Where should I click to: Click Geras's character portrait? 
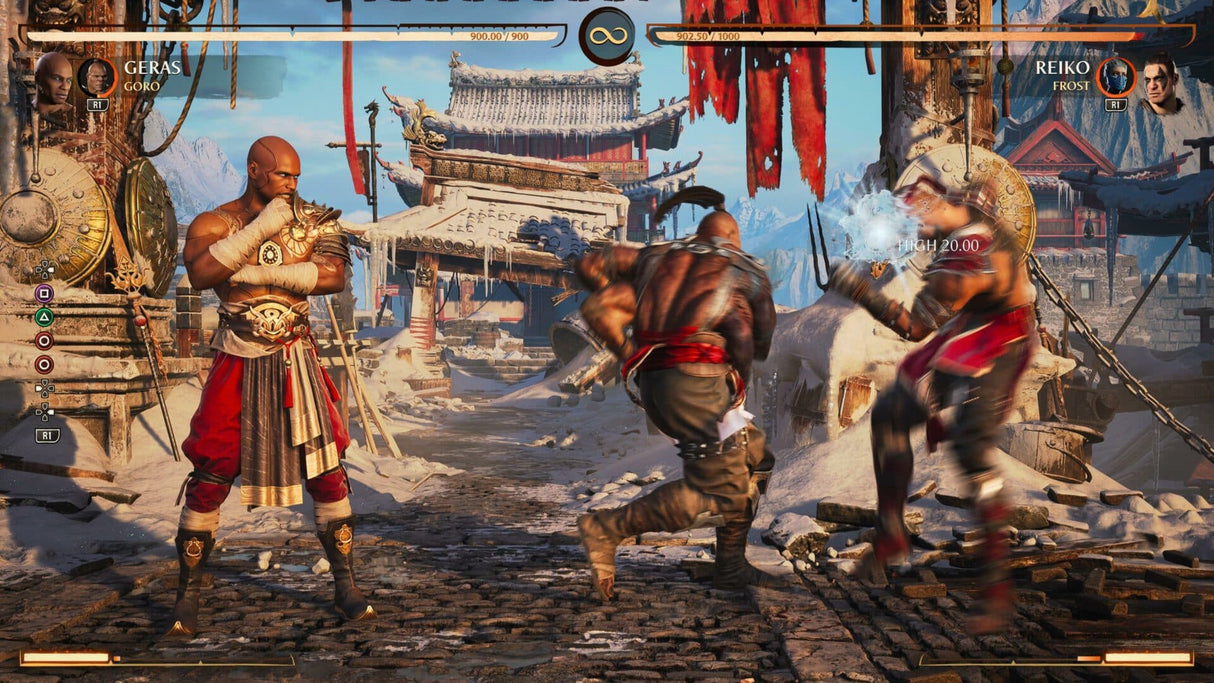point(53,80)
